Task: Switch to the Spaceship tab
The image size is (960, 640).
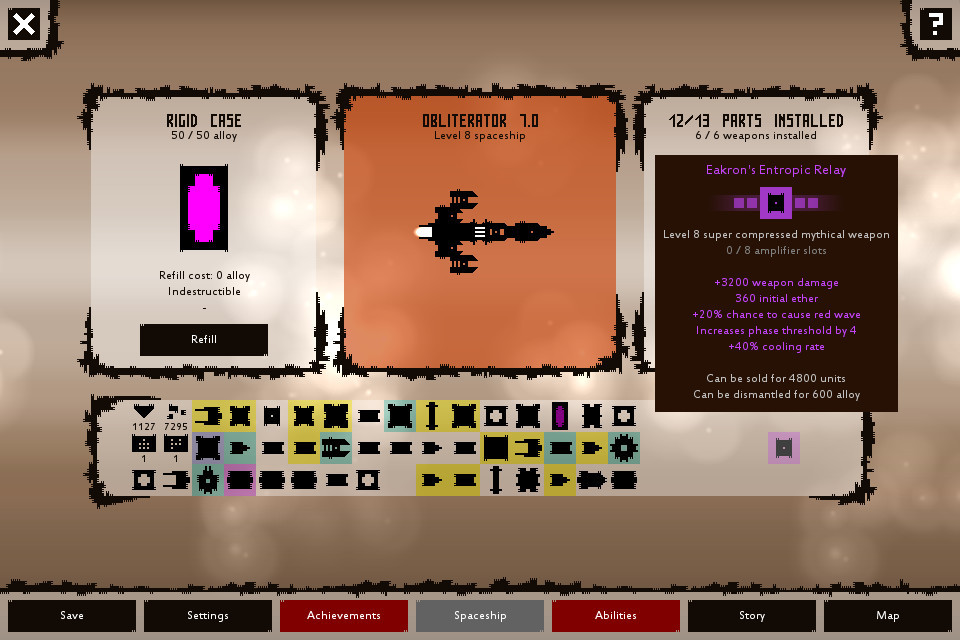Action: (480, 615)
